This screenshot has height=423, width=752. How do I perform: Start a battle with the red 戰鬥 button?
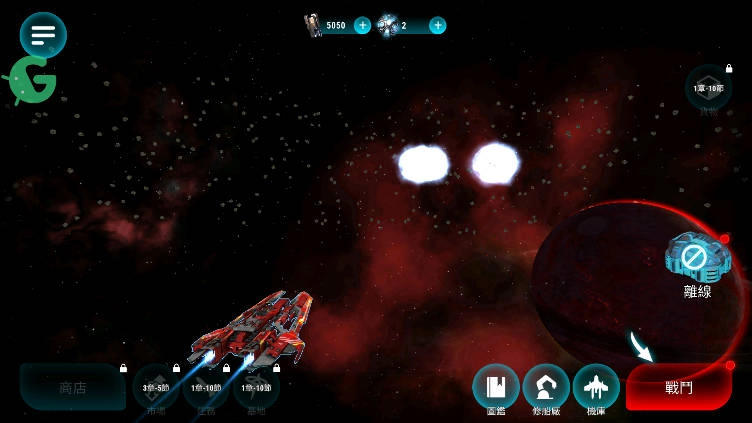tap(679, 387)
